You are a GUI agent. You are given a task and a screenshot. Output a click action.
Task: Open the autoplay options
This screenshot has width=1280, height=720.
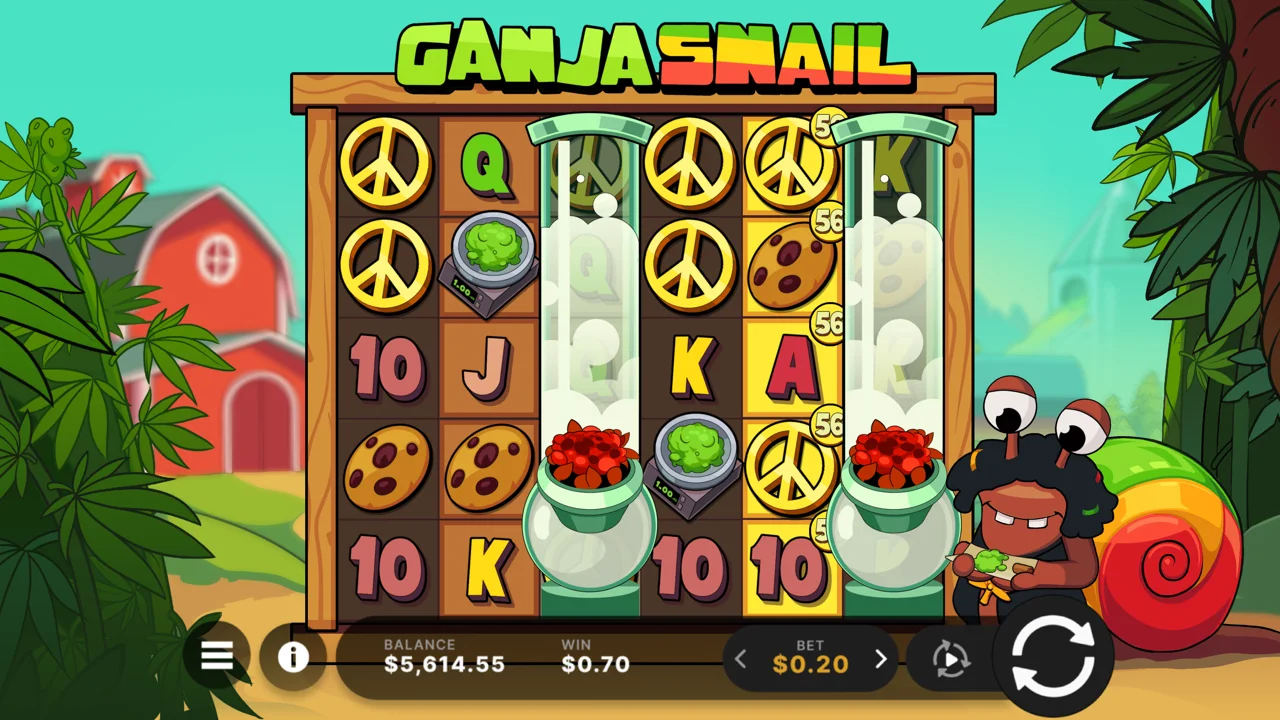951,659
